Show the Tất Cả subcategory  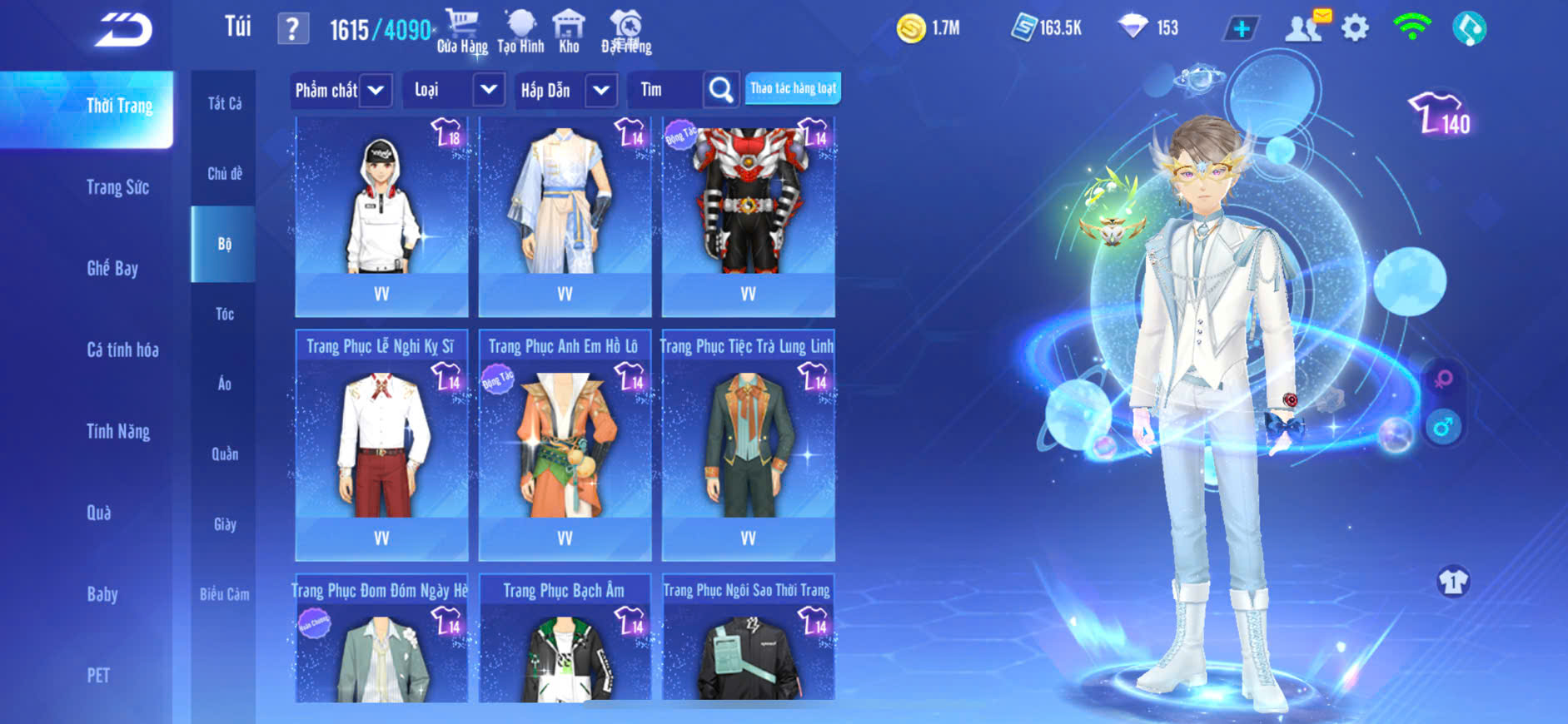pos(225,103)
